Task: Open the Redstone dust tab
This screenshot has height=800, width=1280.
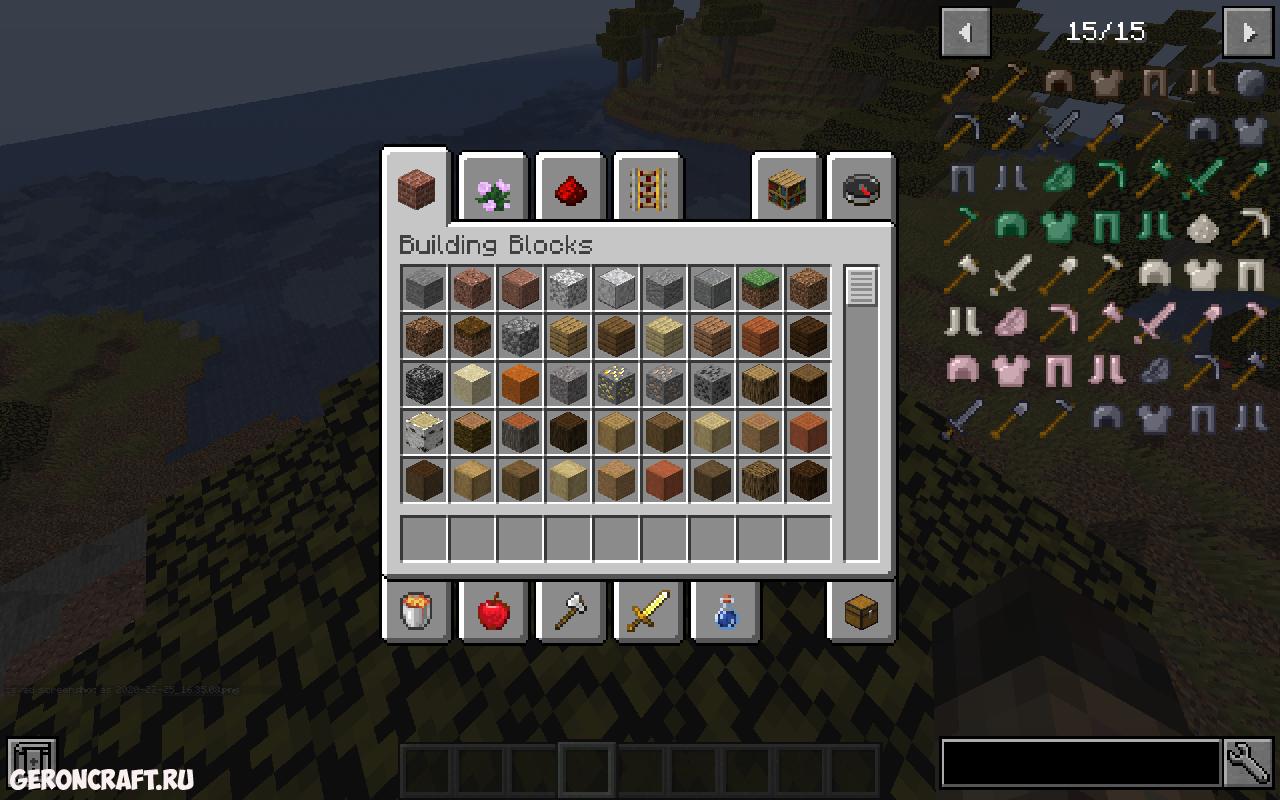Action: [x=570, y=189]
